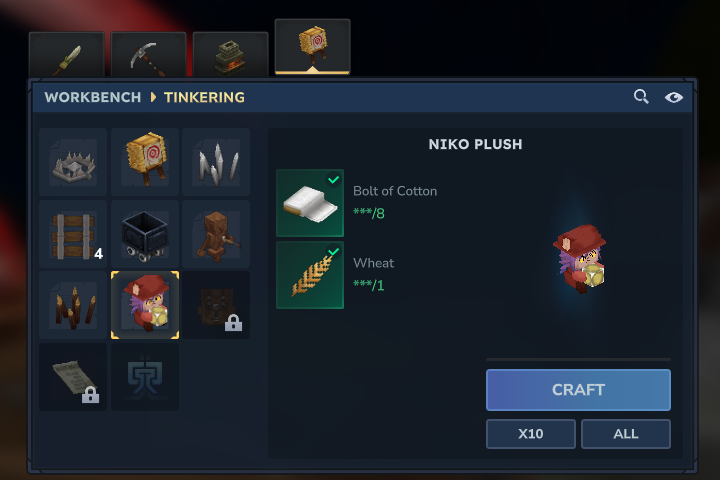Pick the metal spikes recipe
The width and height of the screenshot is (720, 480).
pos(216,162)
